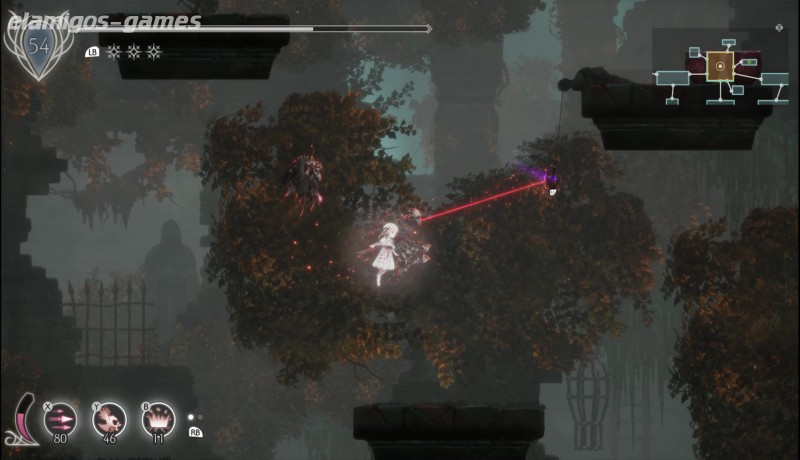The image size is (800, 460).
Task: Select the highlighted current room on minimap
Action: click(718, 67)
